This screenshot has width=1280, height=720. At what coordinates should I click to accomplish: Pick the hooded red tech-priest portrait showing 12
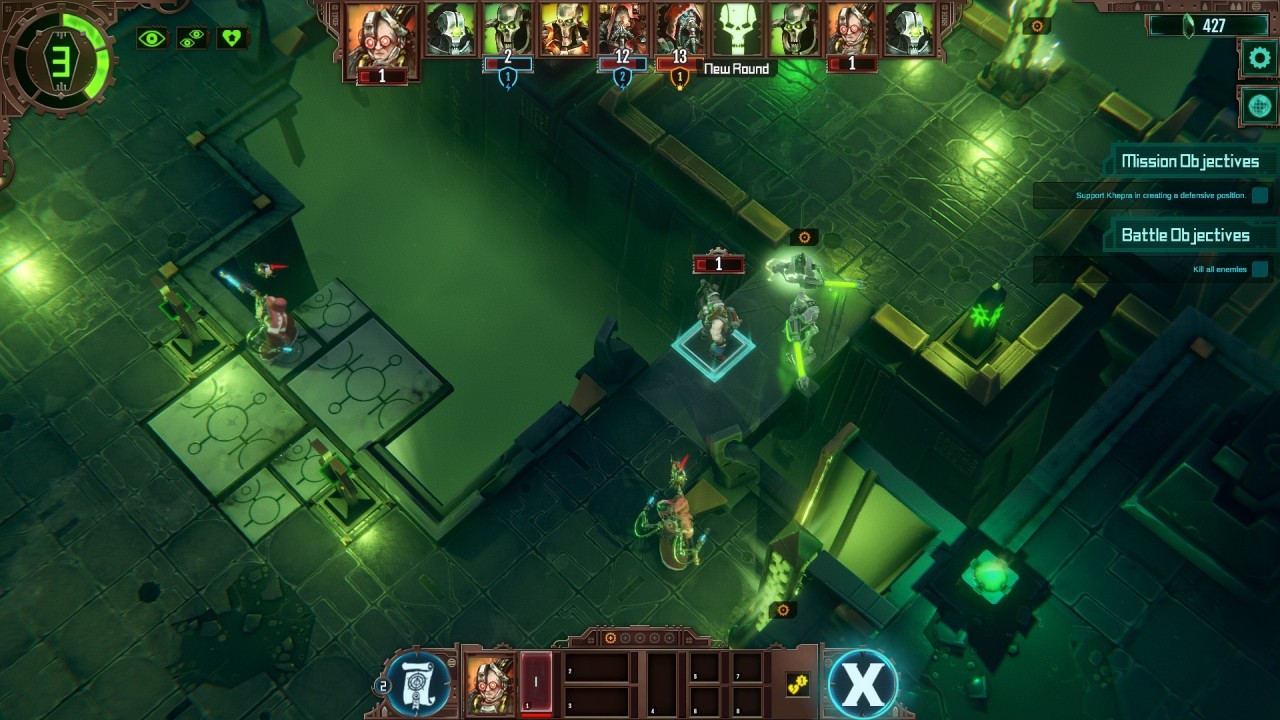[x=622, y=29]
